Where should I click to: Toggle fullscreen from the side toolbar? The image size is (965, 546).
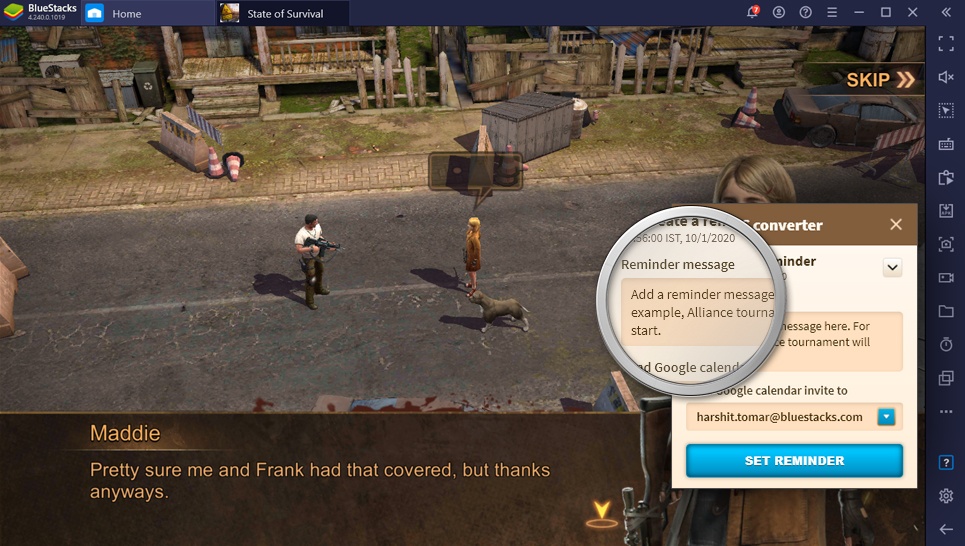pyautogui.click(x=946, y=43)
